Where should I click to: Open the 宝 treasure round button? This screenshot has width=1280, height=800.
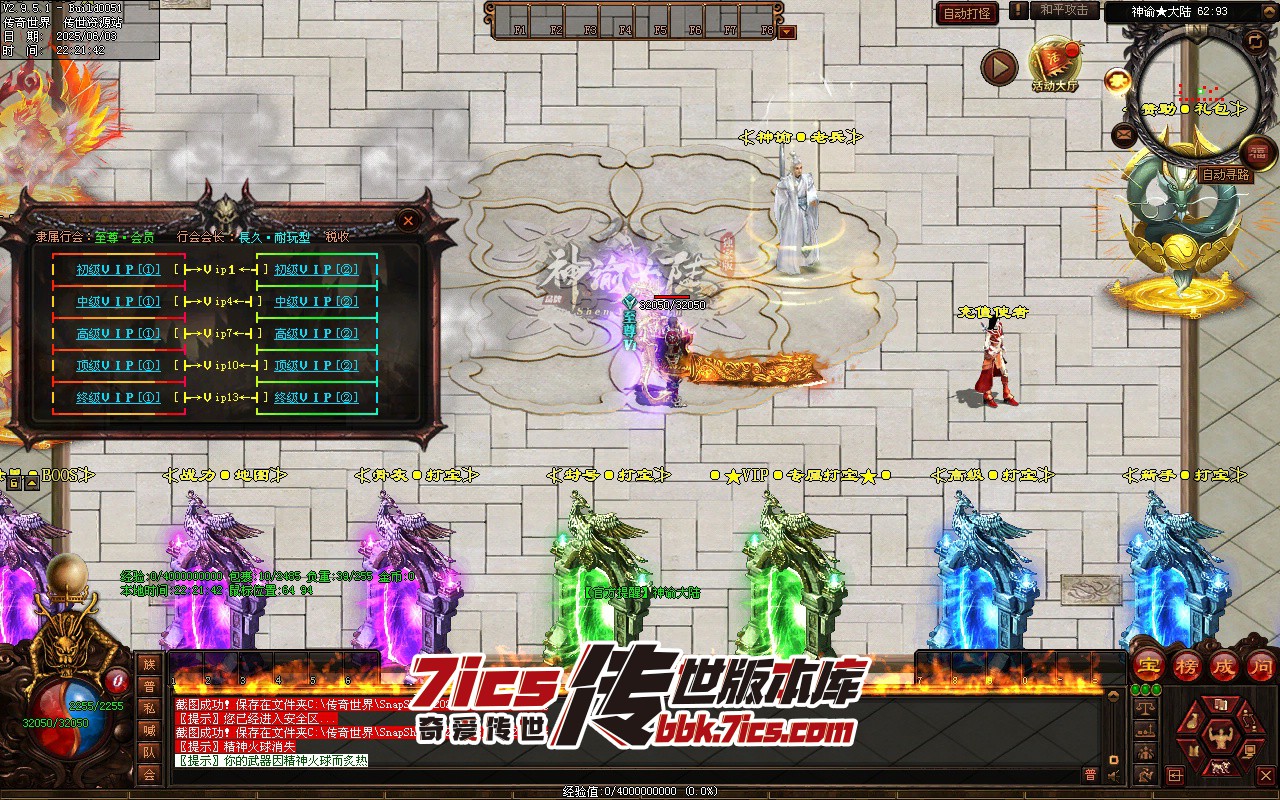tap(1149, 666)
